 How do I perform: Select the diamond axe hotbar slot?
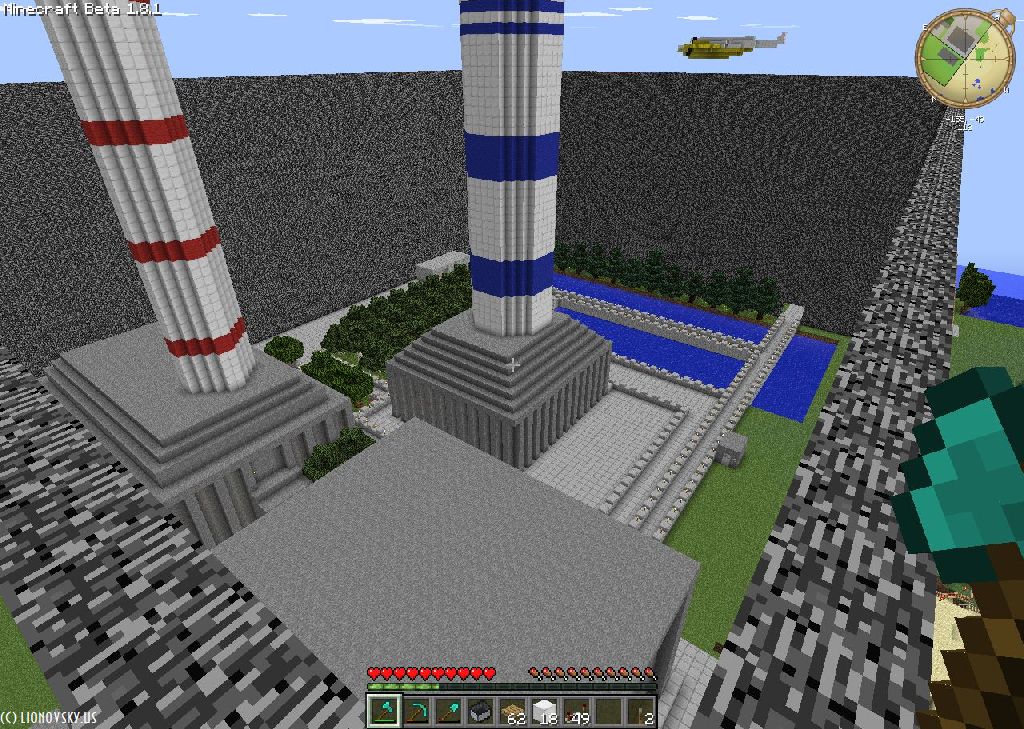(384, 711)
